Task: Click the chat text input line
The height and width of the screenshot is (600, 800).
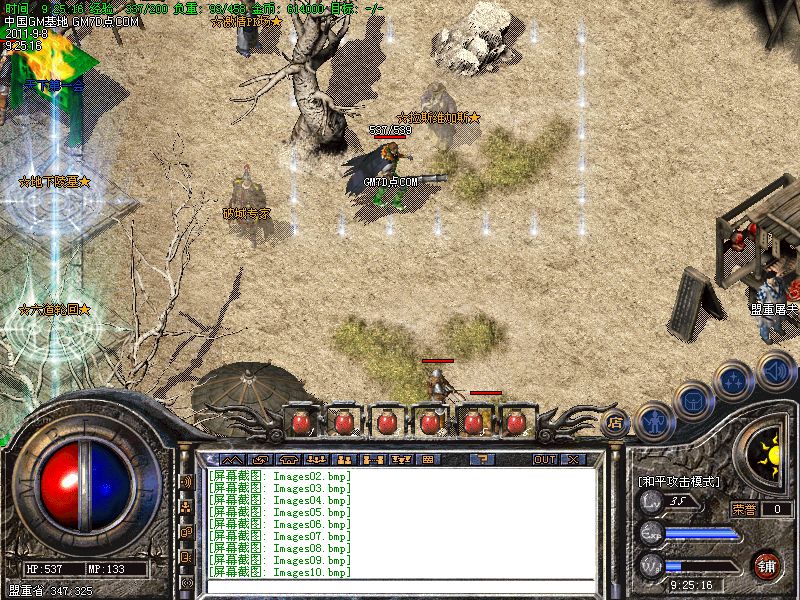Action: (400, 587)
